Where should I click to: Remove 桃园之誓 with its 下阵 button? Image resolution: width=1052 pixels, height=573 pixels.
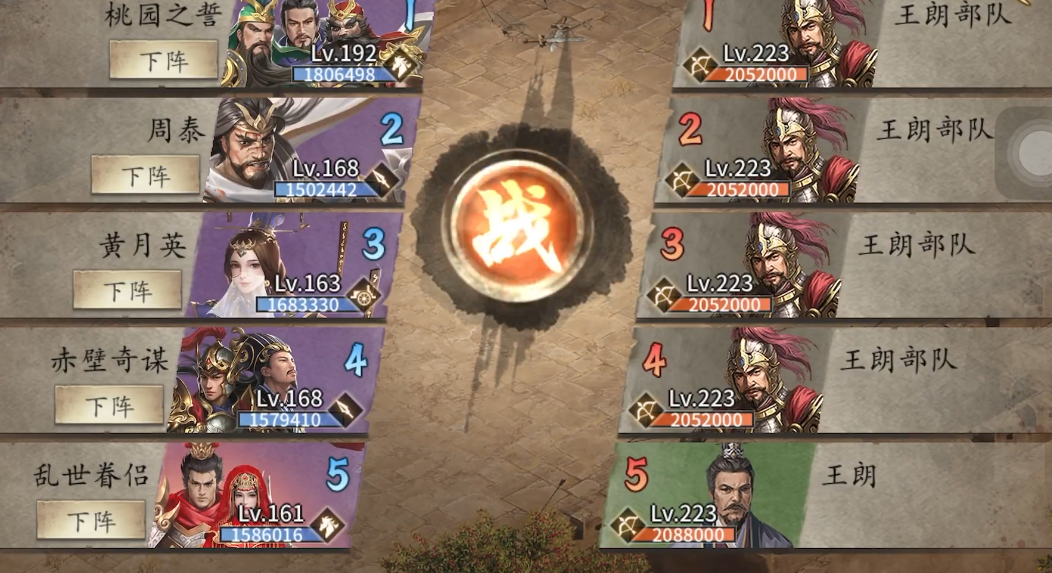(x=163, y=60)
